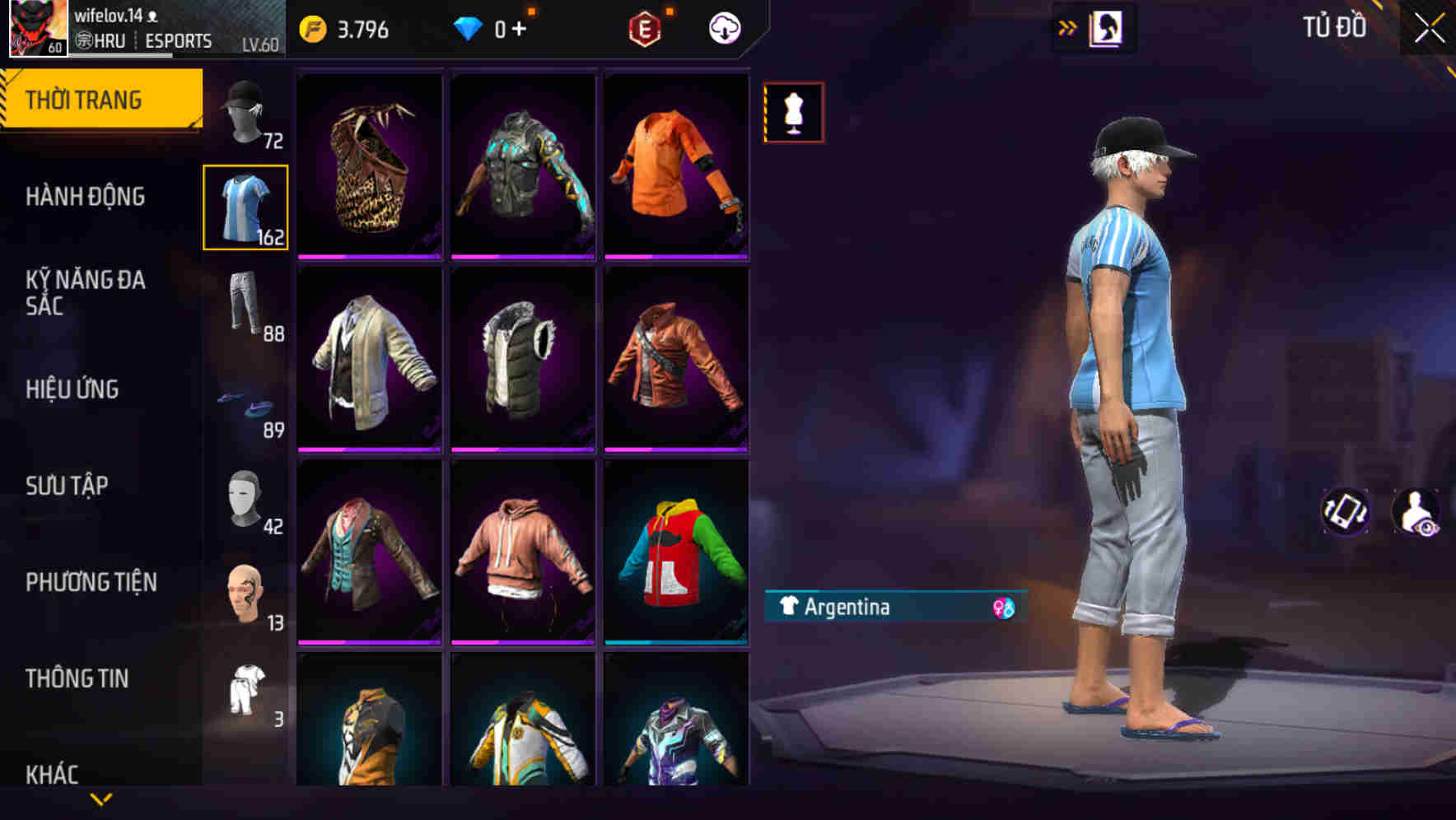
Task: Open the pants category showing 88 items
Action: [245, 305]
